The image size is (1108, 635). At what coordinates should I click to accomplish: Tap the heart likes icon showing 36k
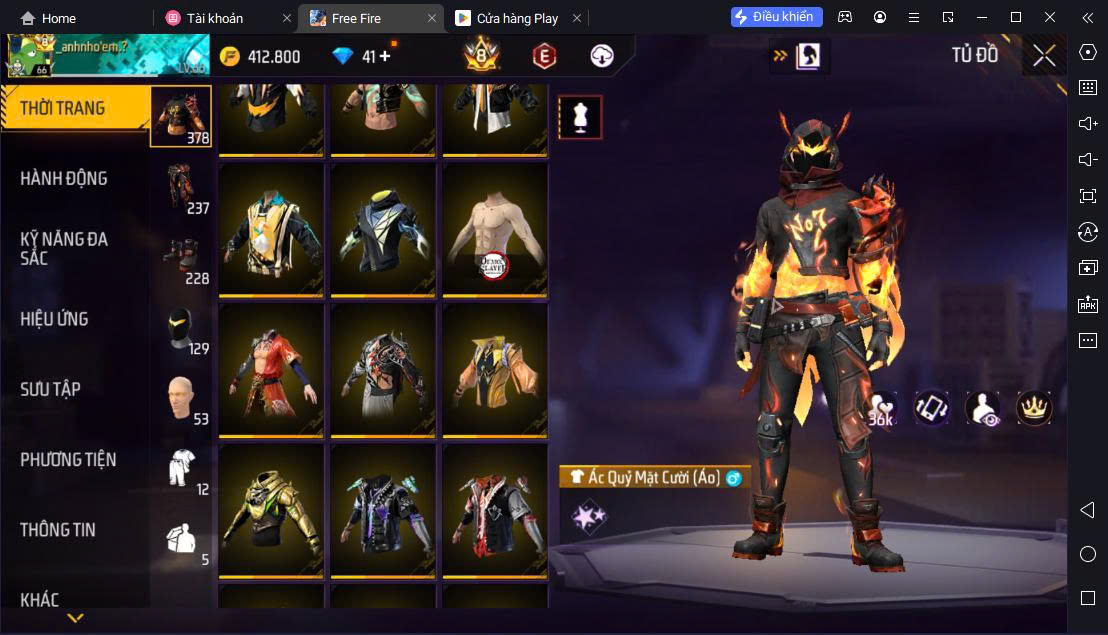coord(882,408)
